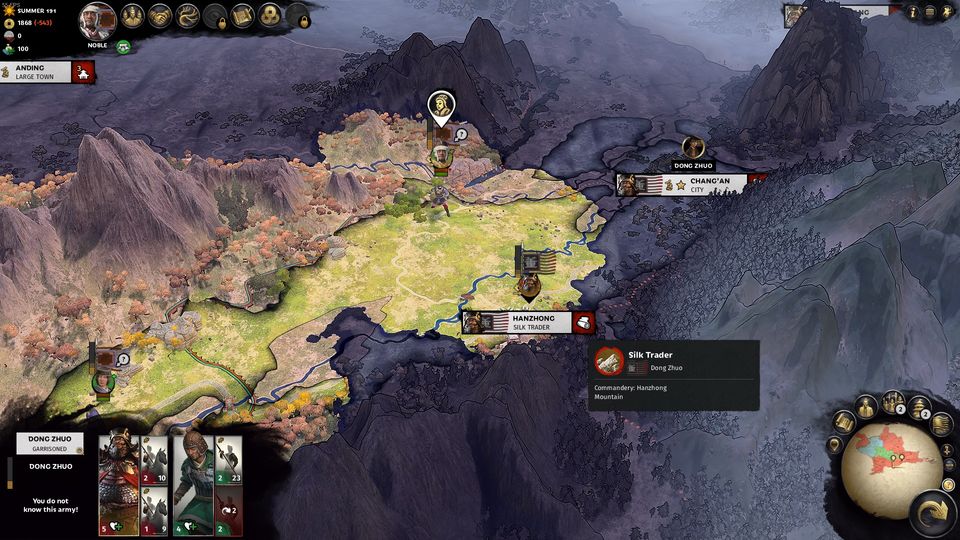Click the campaign minimap
960x540 pixels.
889,467
